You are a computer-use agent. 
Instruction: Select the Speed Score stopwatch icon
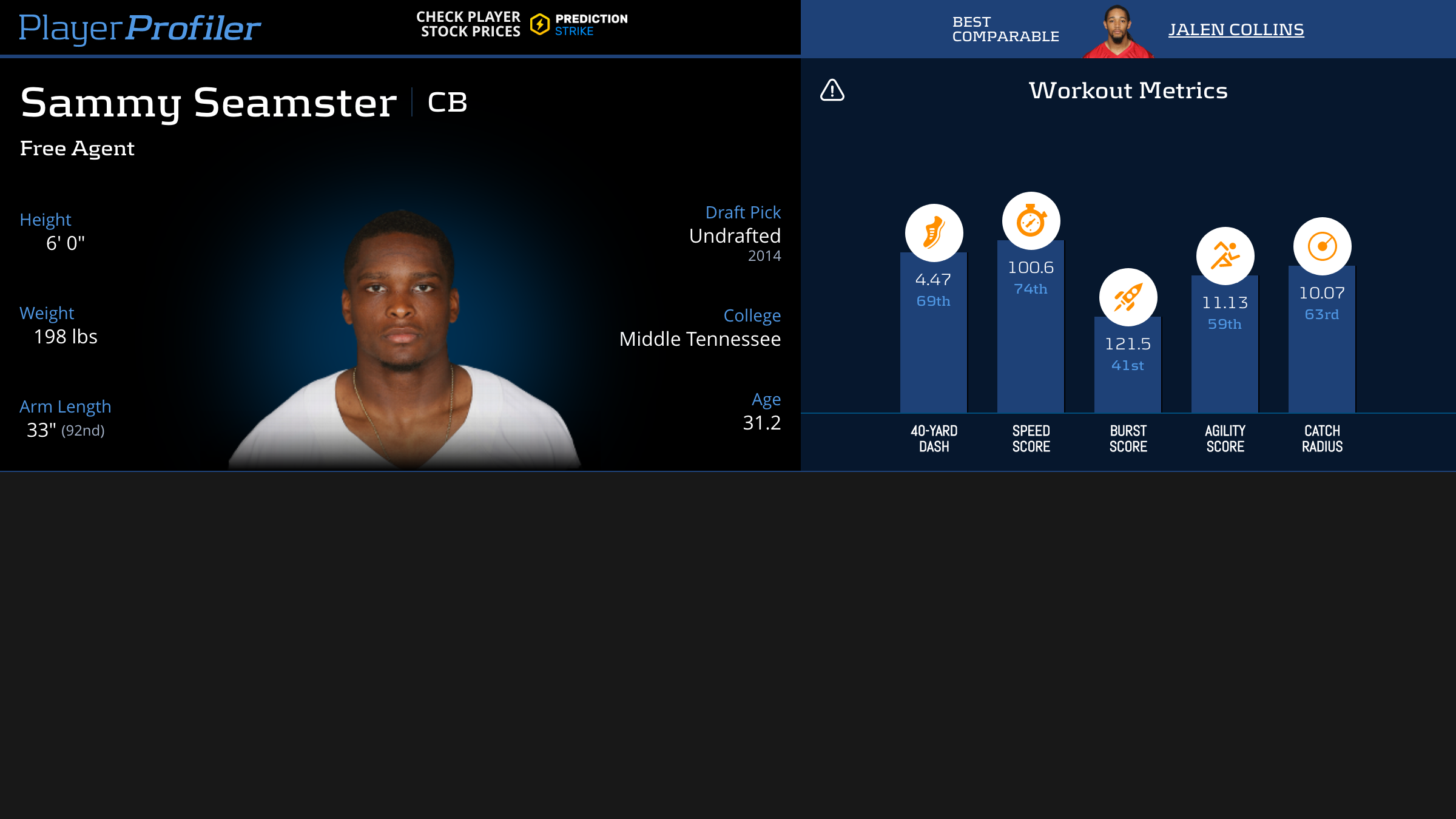1031,221
